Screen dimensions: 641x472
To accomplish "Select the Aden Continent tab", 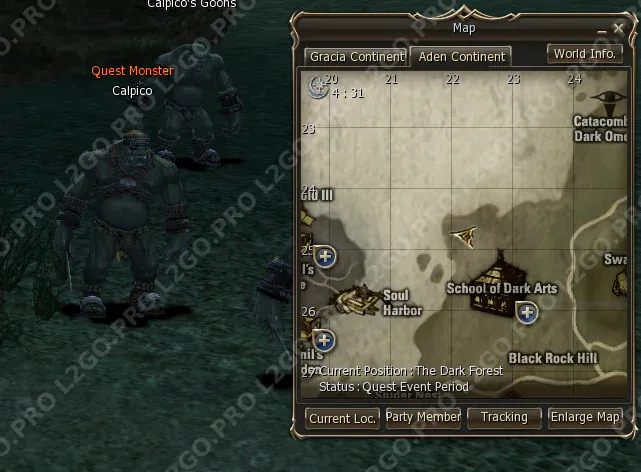I will click(461, 57).
